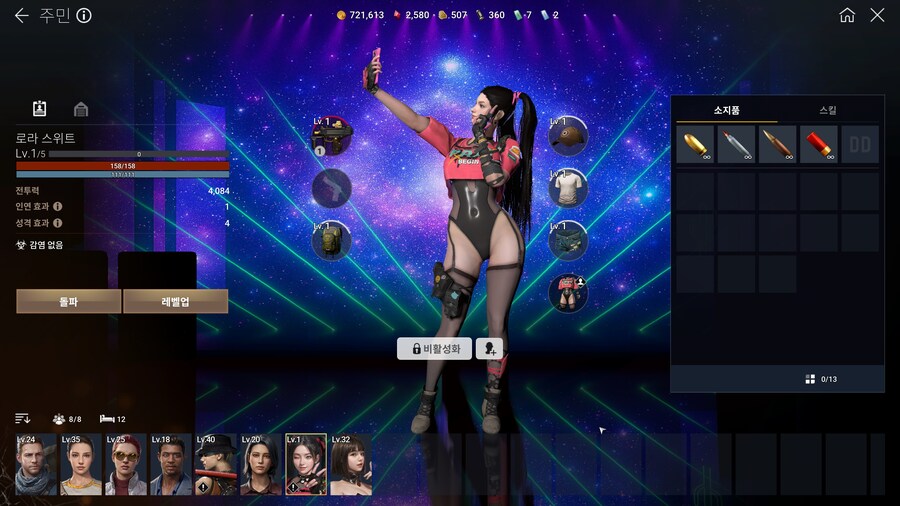The image size is (900, 506).
Task: Tap the 돌파 breakthrough button
Action: tap(68, 301)
